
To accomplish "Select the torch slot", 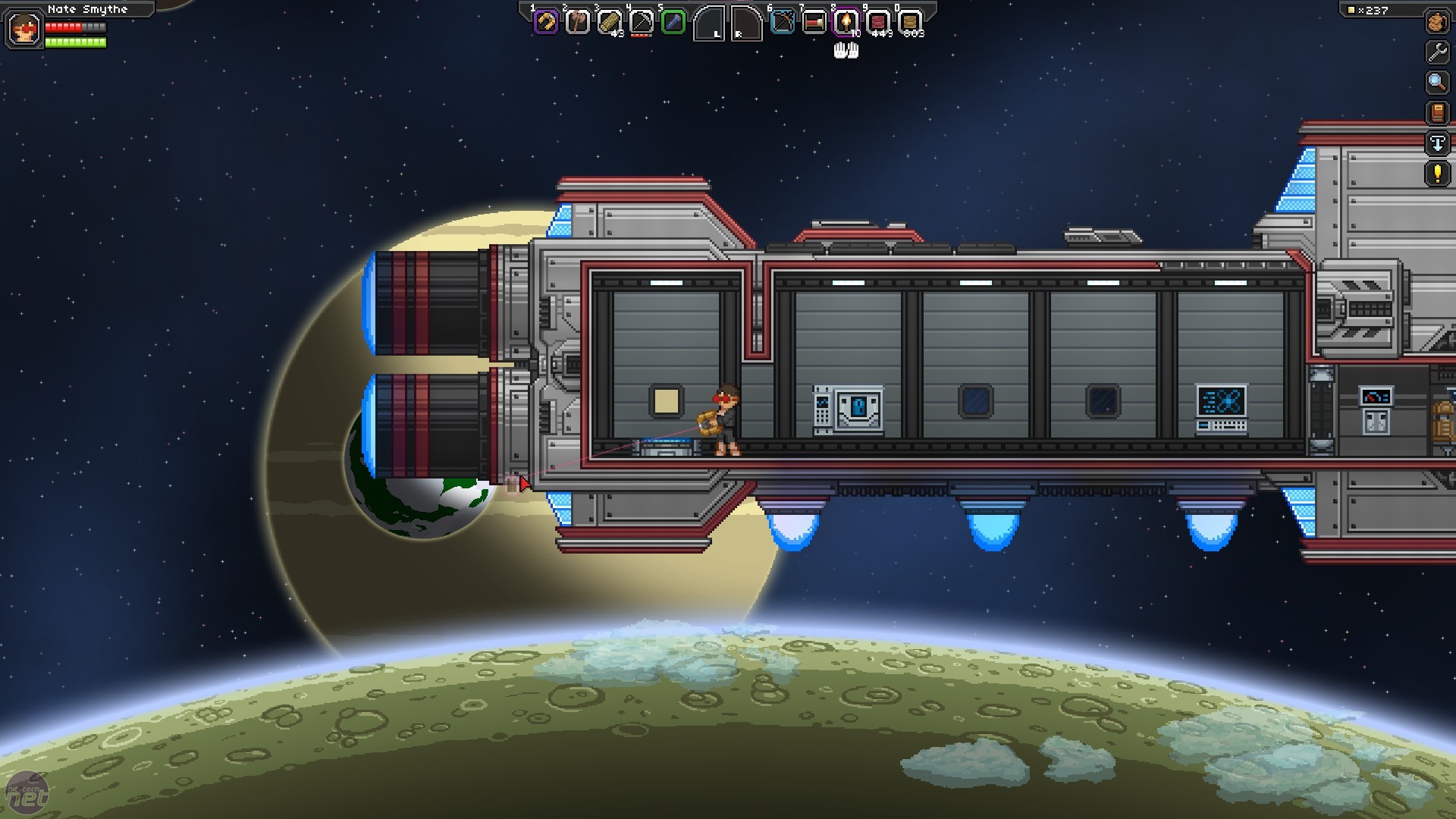I will [846, 22].
